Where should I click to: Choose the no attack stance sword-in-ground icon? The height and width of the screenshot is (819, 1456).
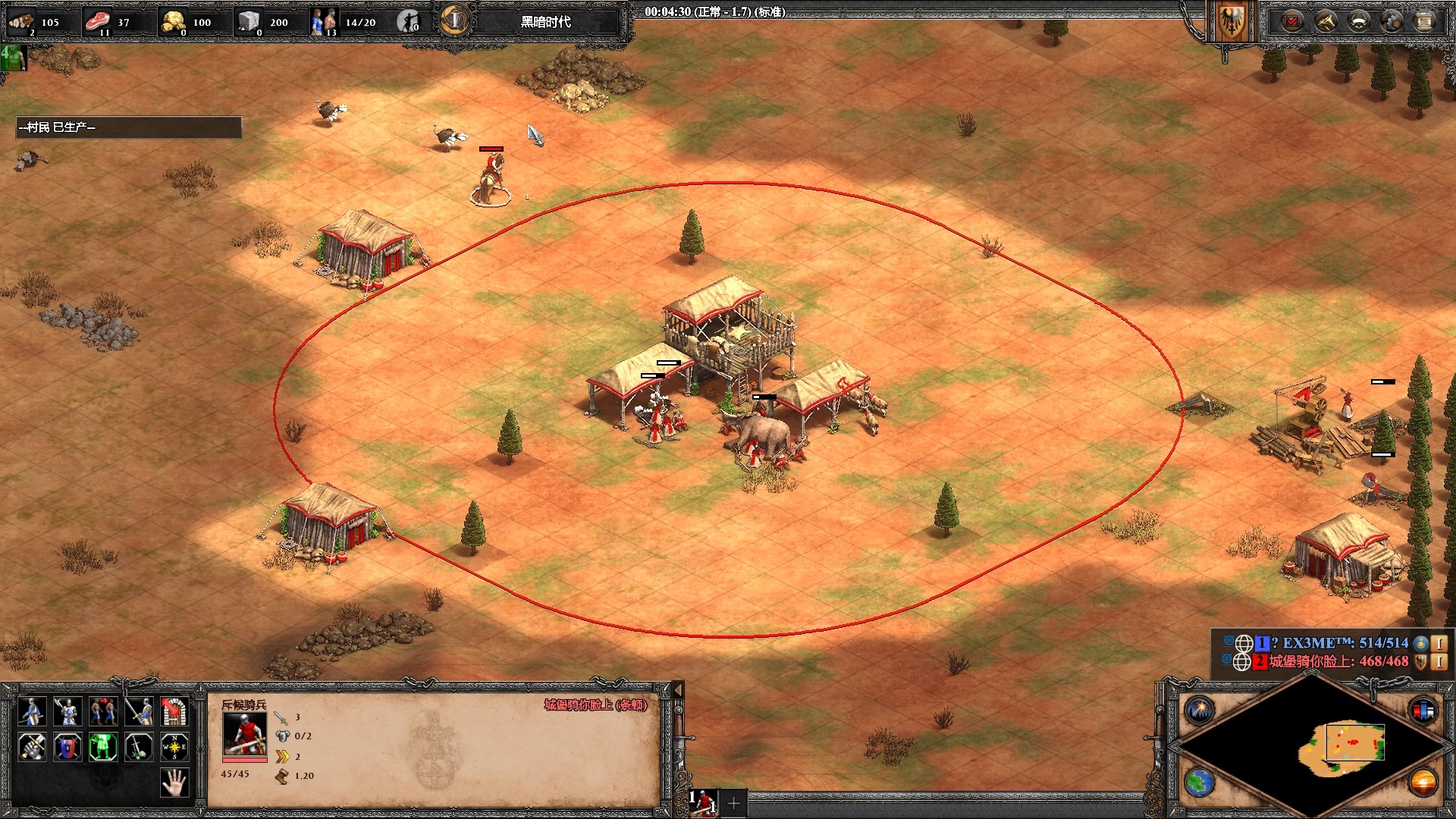tap(139, 748)
